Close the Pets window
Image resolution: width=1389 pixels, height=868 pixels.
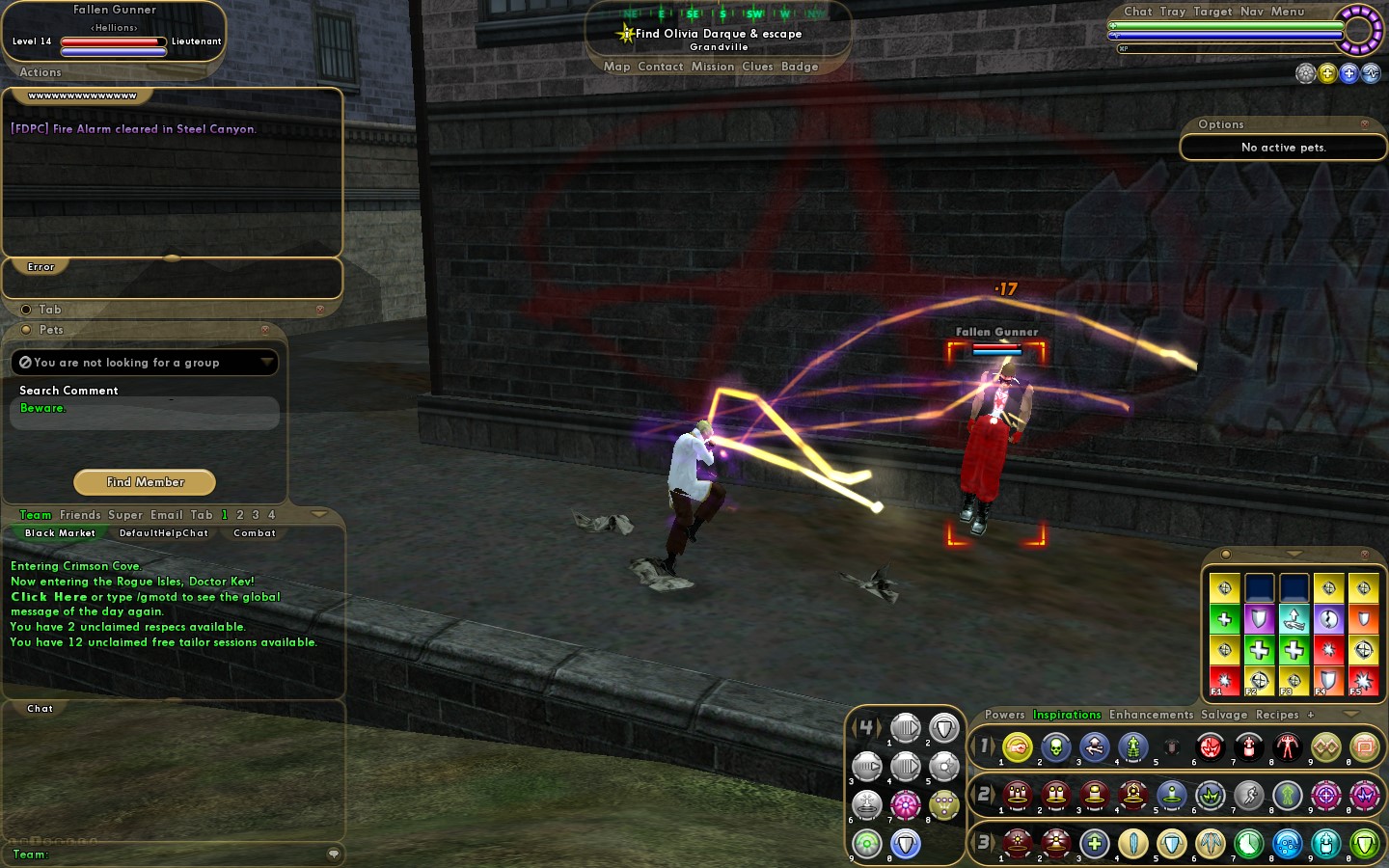[264, 330]
